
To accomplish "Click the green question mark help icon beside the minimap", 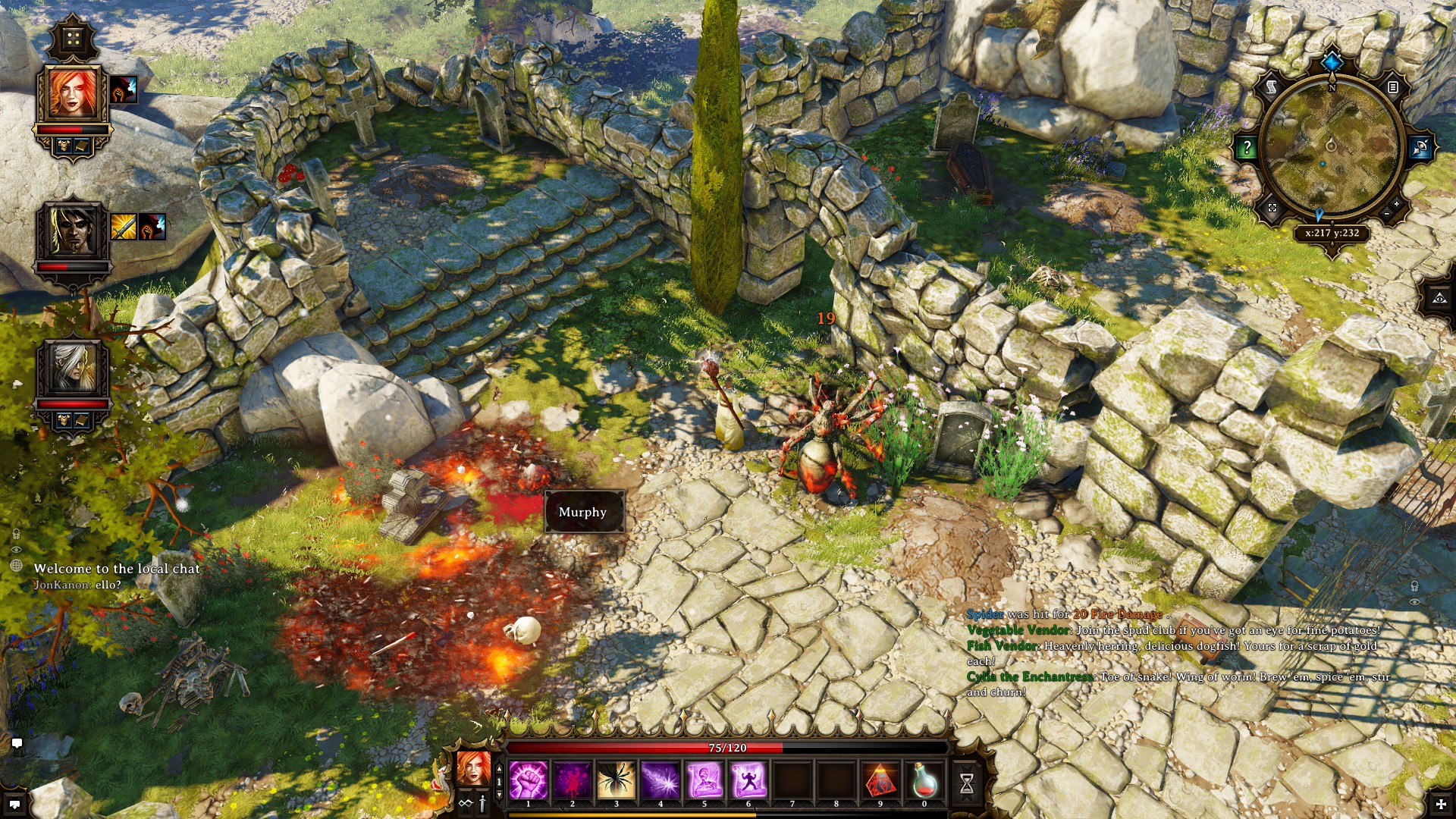I will click(x=1247, y=146).
